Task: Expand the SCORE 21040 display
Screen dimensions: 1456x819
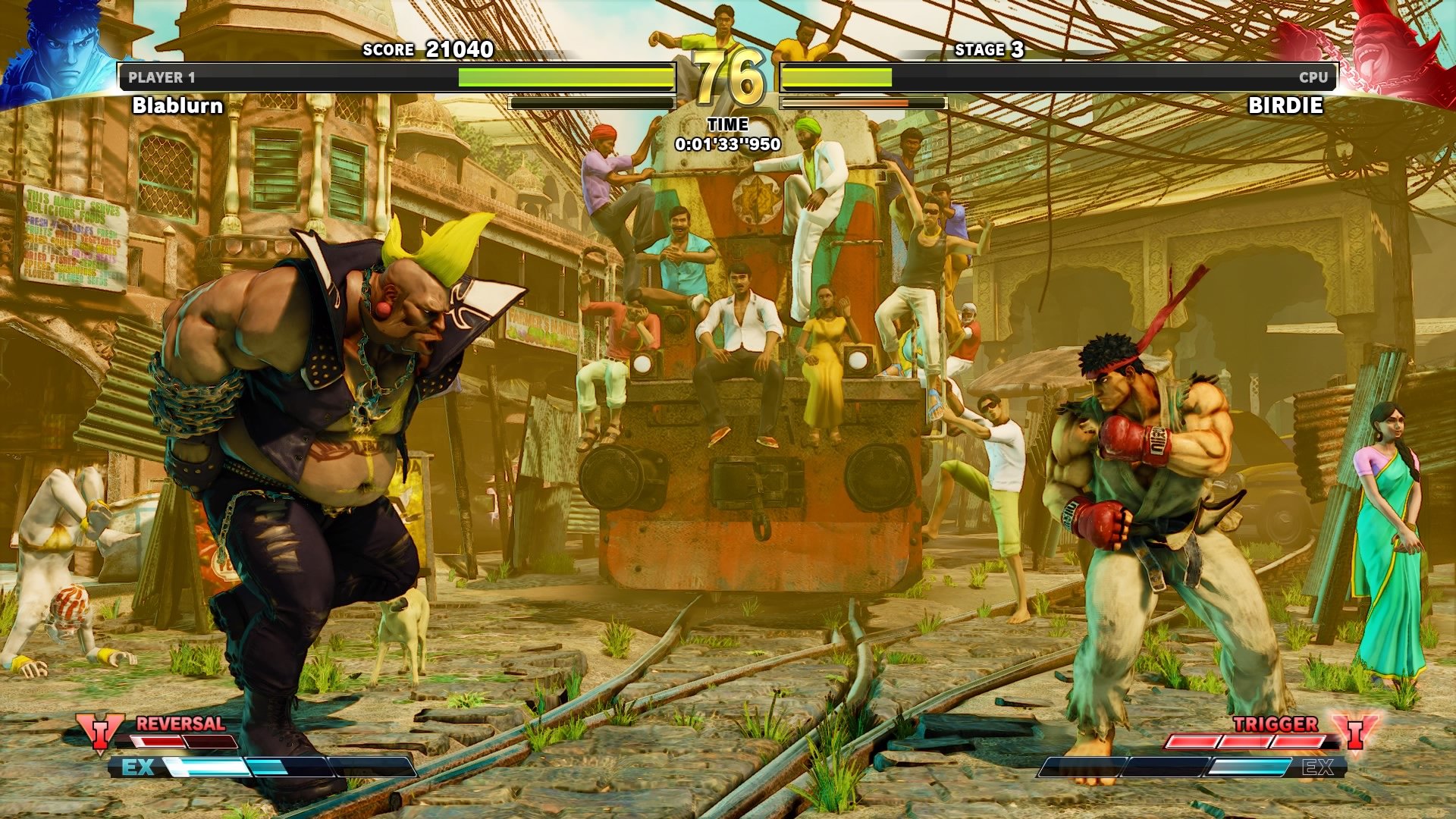Action: [x=427, y=50]
